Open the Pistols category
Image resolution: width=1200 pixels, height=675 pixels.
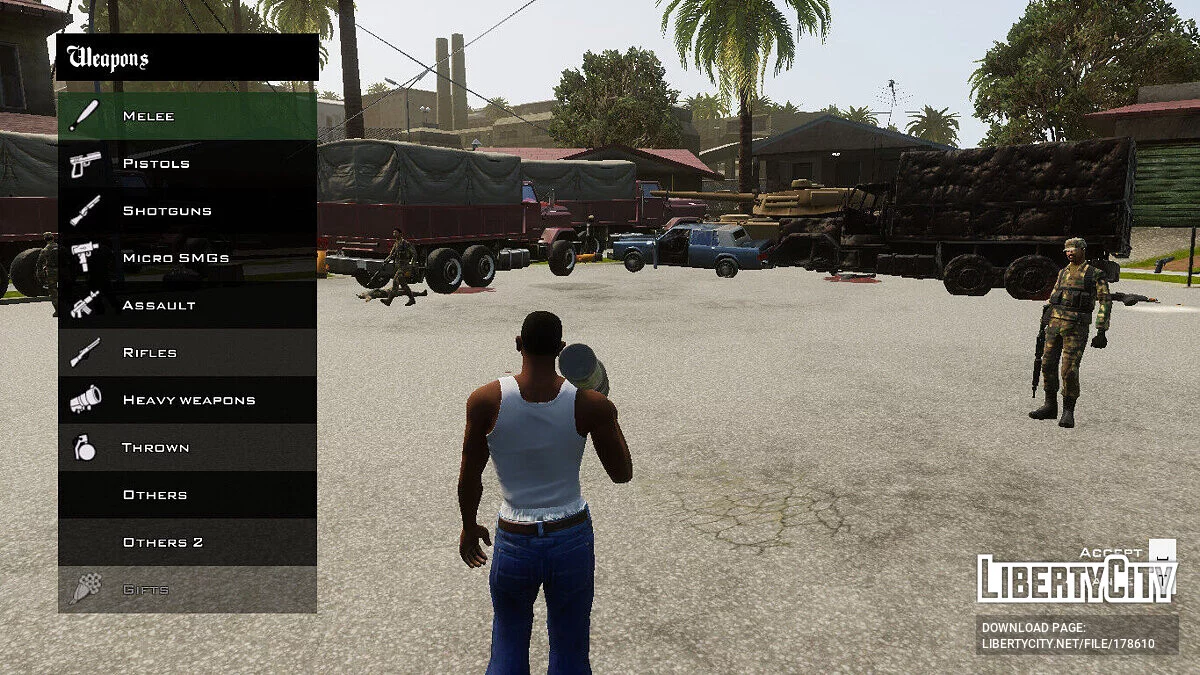pyautogui.click(x=187, y=163)
